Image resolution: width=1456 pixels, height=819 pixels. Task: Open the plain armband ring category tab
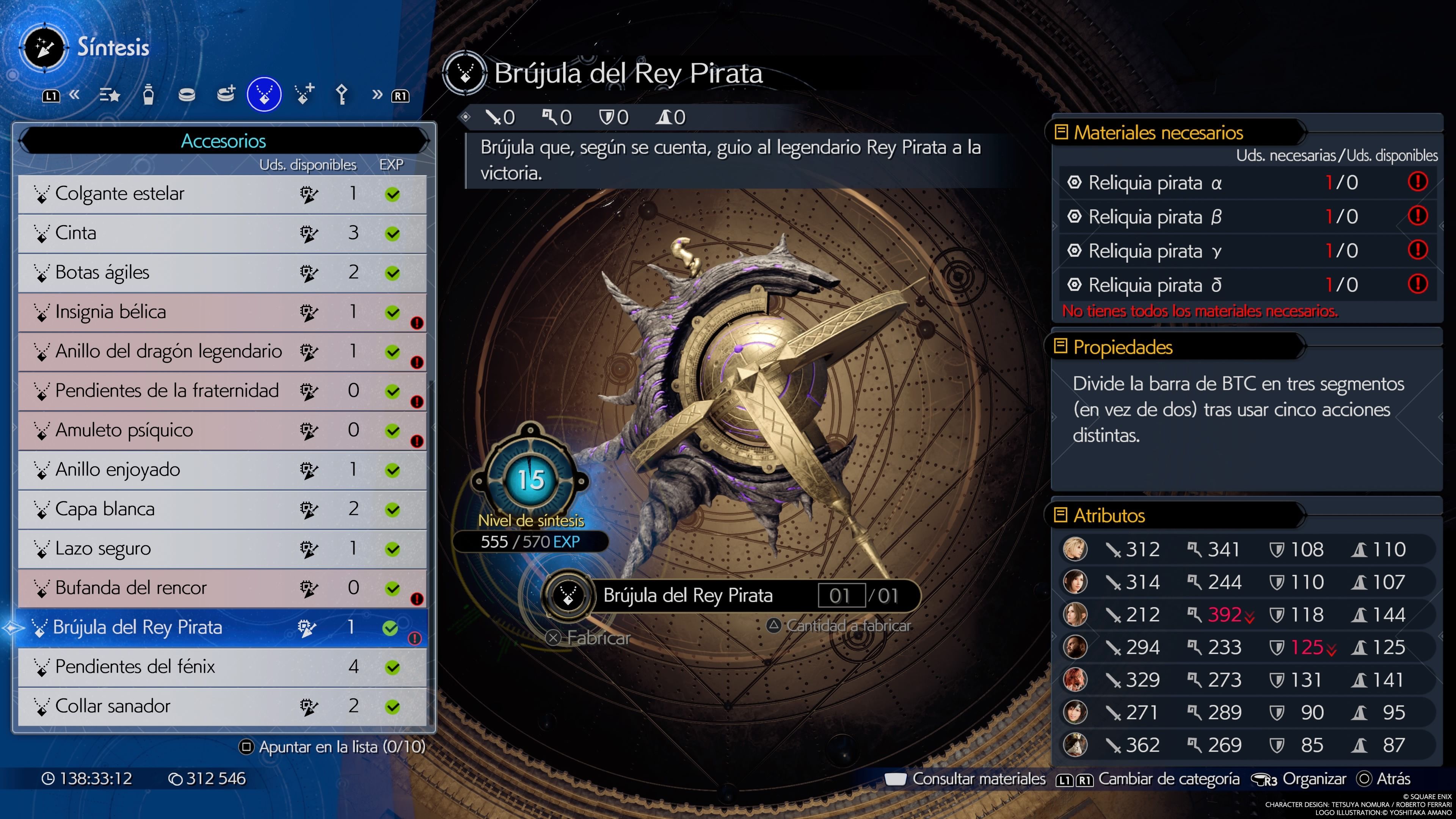(187, 94)
